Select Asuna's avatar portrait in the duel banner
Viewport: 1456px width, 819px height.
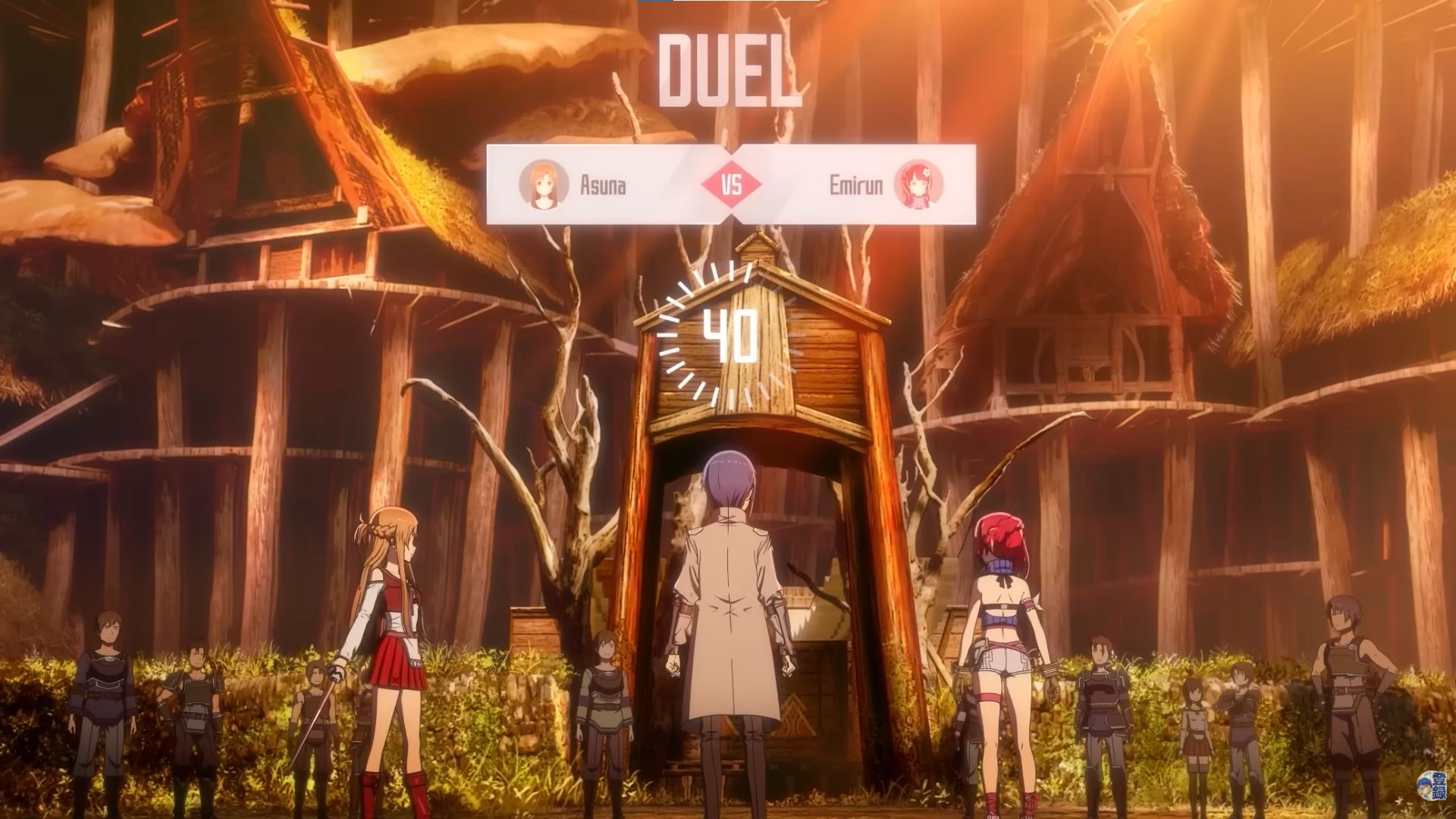[544, 184]
